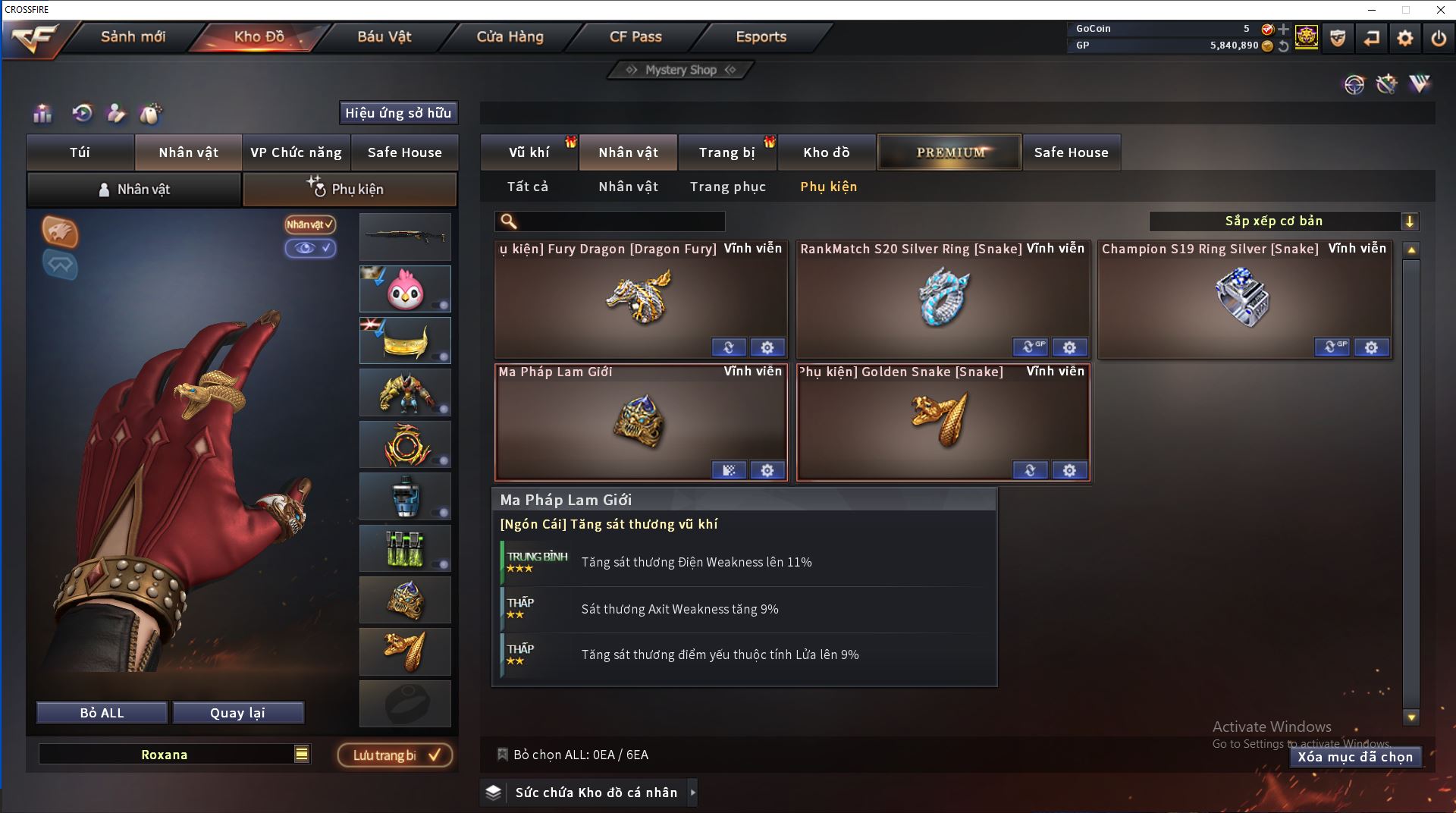This screenshot has height=813, width=1456.
Task: Open the Cửa Hàng shop
Action: click(510, 36)
